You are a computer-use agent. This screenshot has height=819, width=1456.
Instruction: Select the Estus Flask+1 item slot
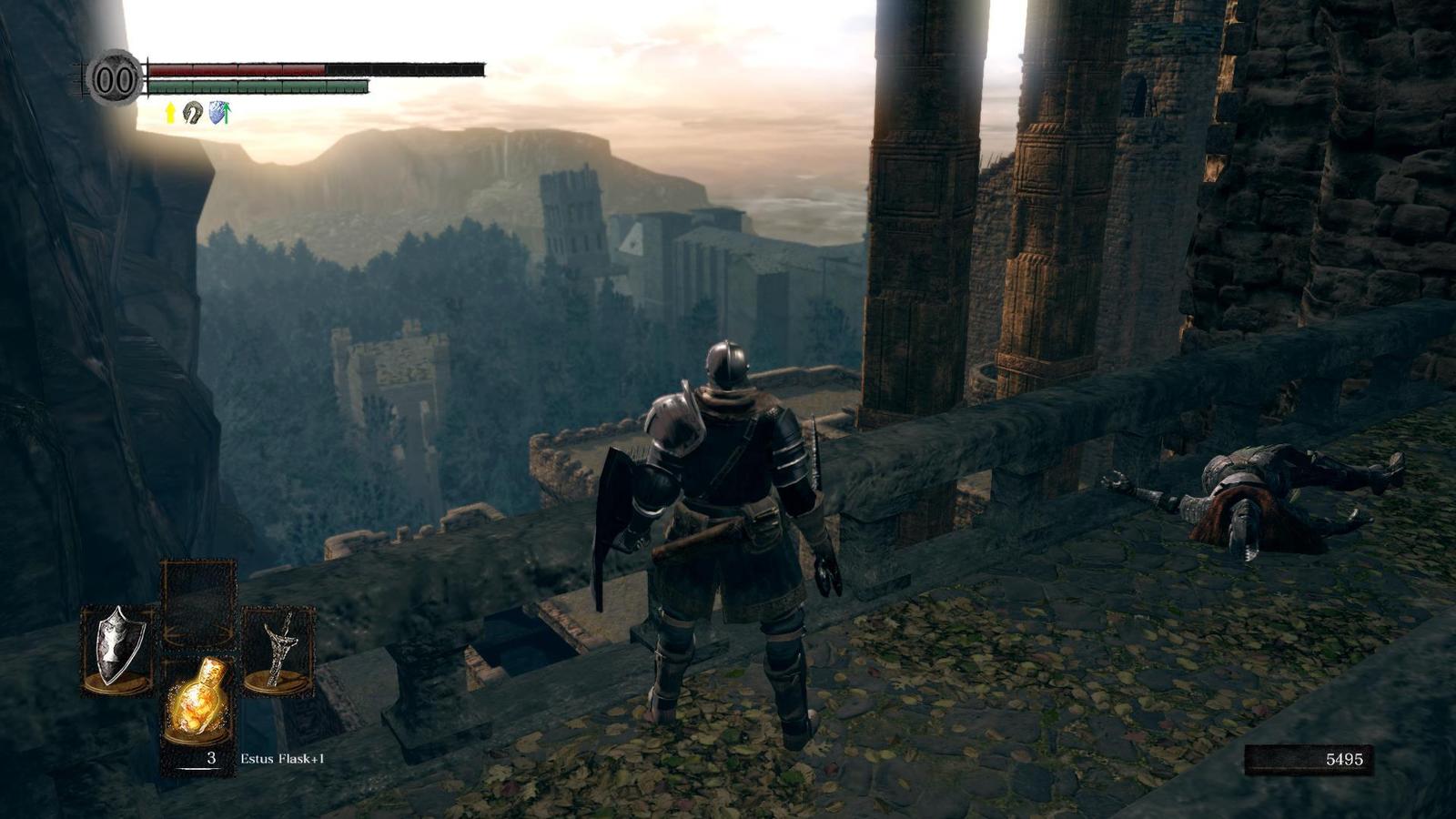tap(197, 709)
